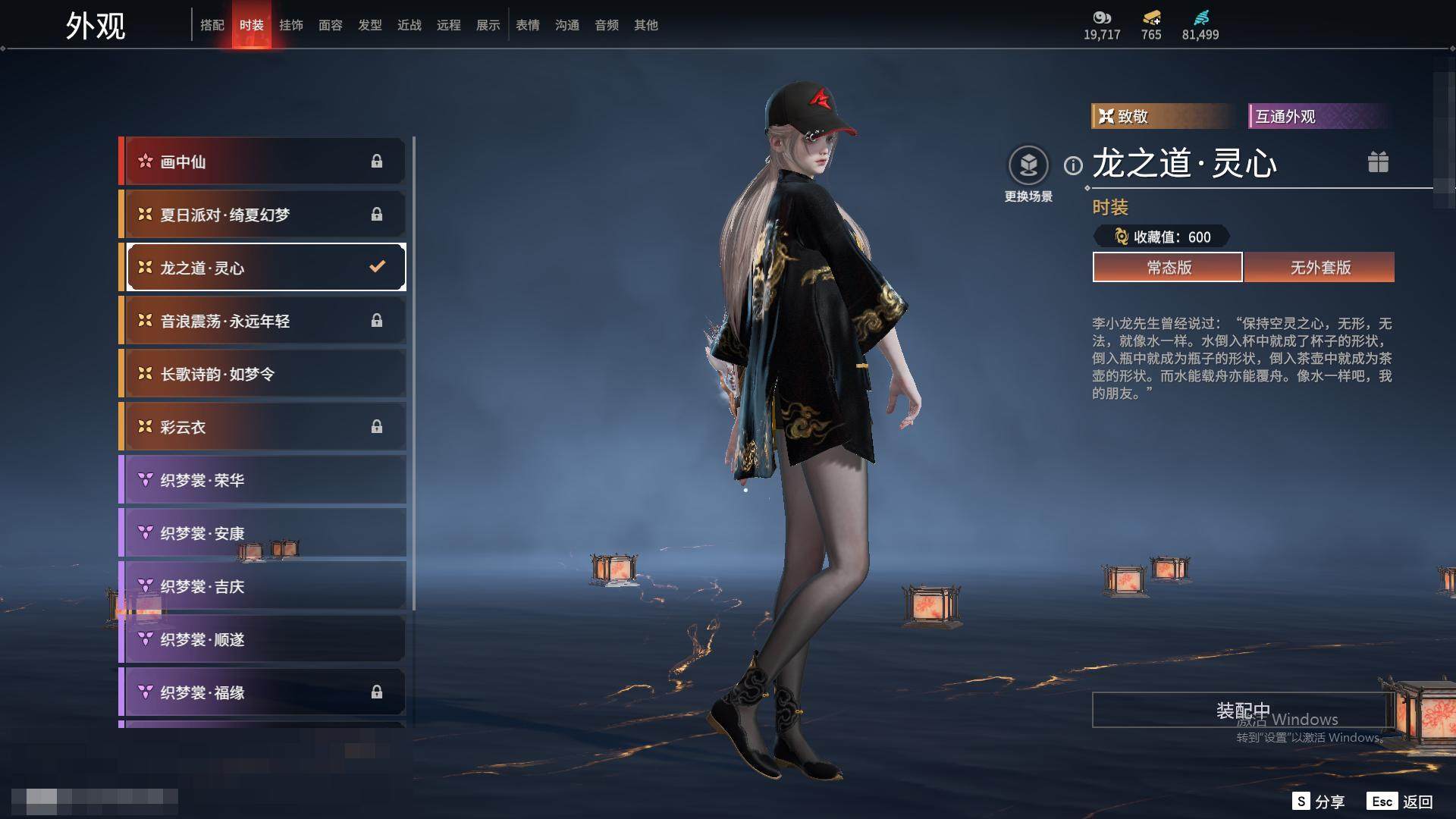The height and width of the screenshot is (819, 1456).
Task: Select the 织梦裳·荣华 outfit
Action: pyautogui.click(x=263, y=480)
